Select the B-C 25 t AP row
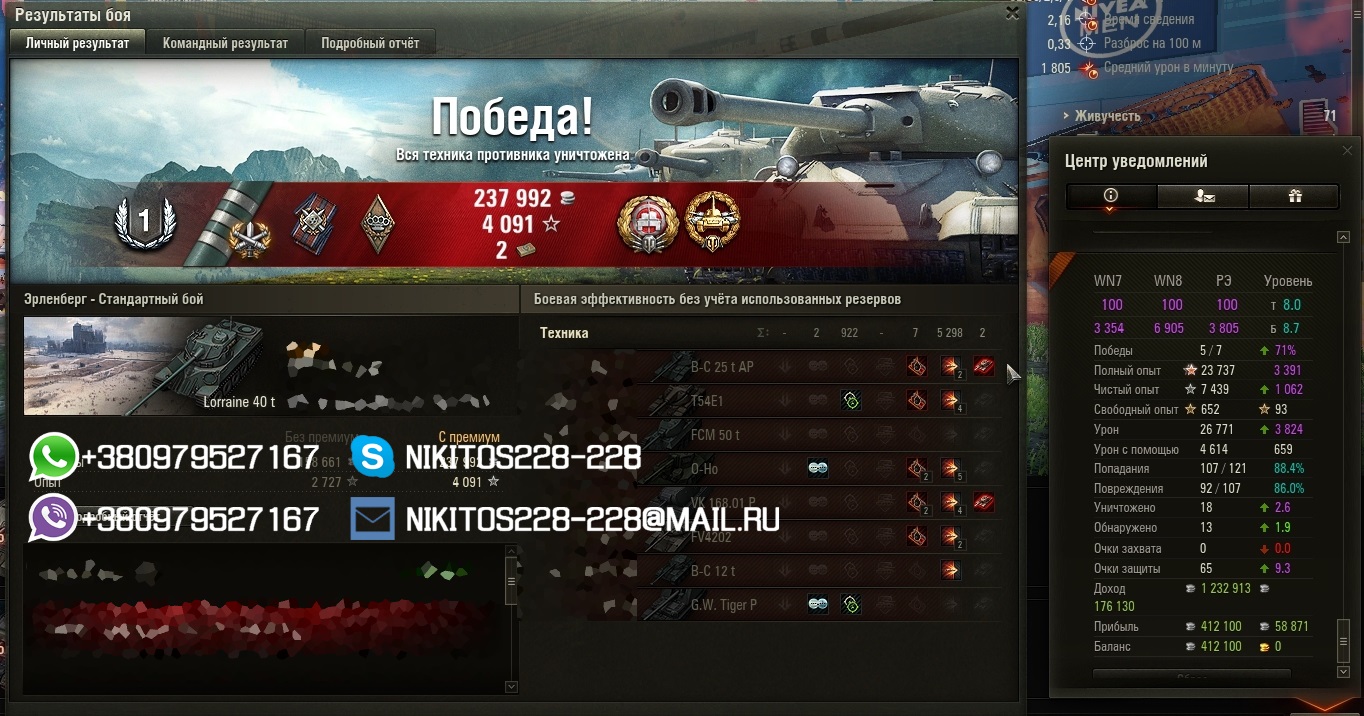The width and height of the screenshot is (1364, 716). pyautogui.click(x=722, y=367)
